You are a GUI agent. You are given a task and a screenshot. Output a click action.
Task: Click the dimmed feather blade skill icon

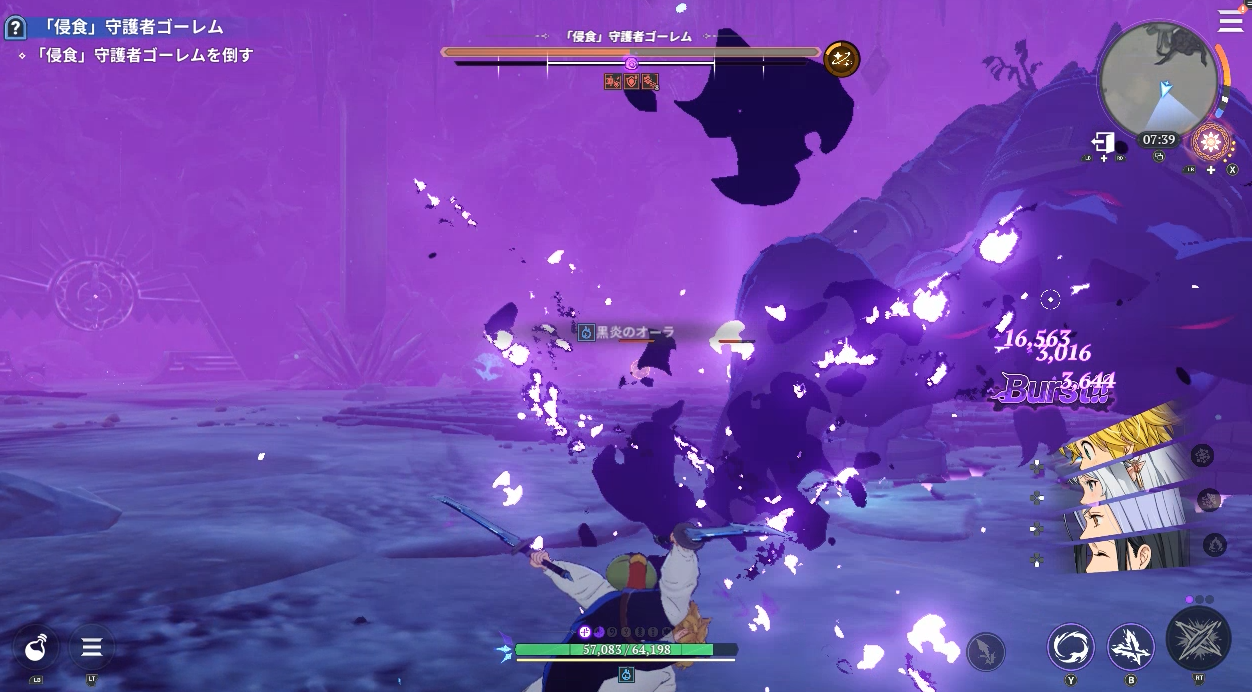coord(985,652)
